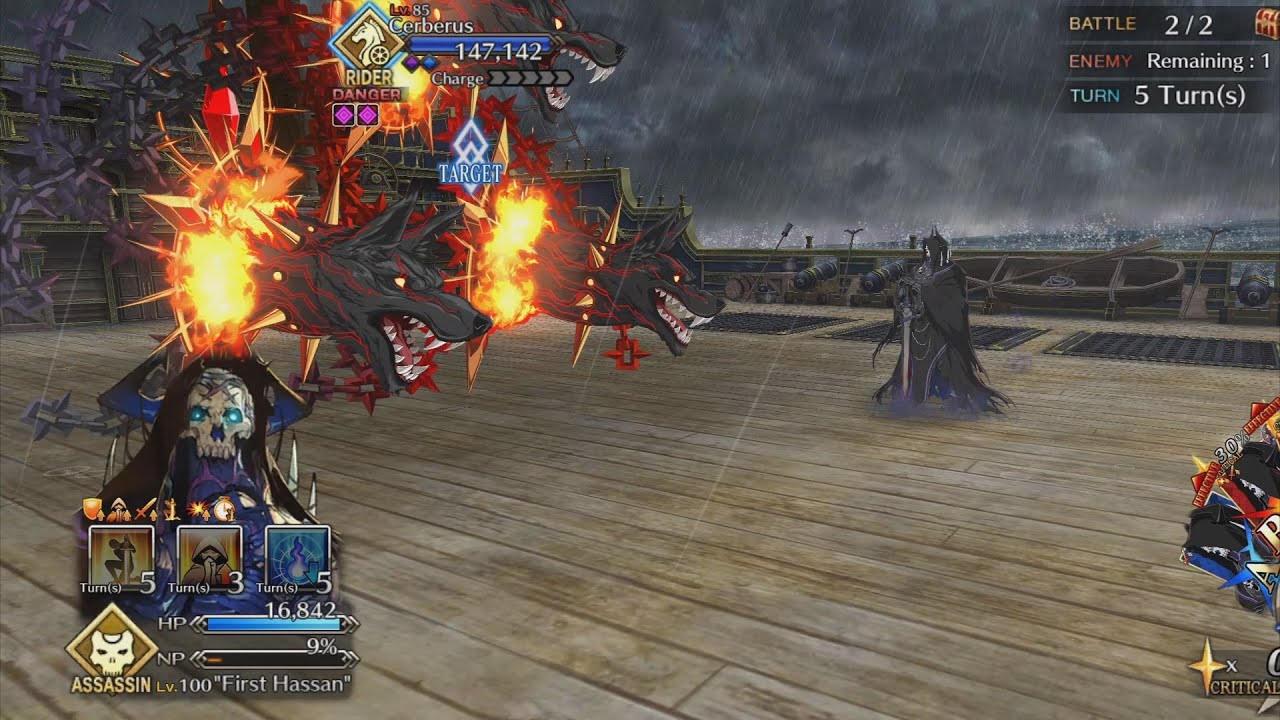This screenshot has height=720, width=1280.
Task: Use the blue flame skill
Action: 298,556
